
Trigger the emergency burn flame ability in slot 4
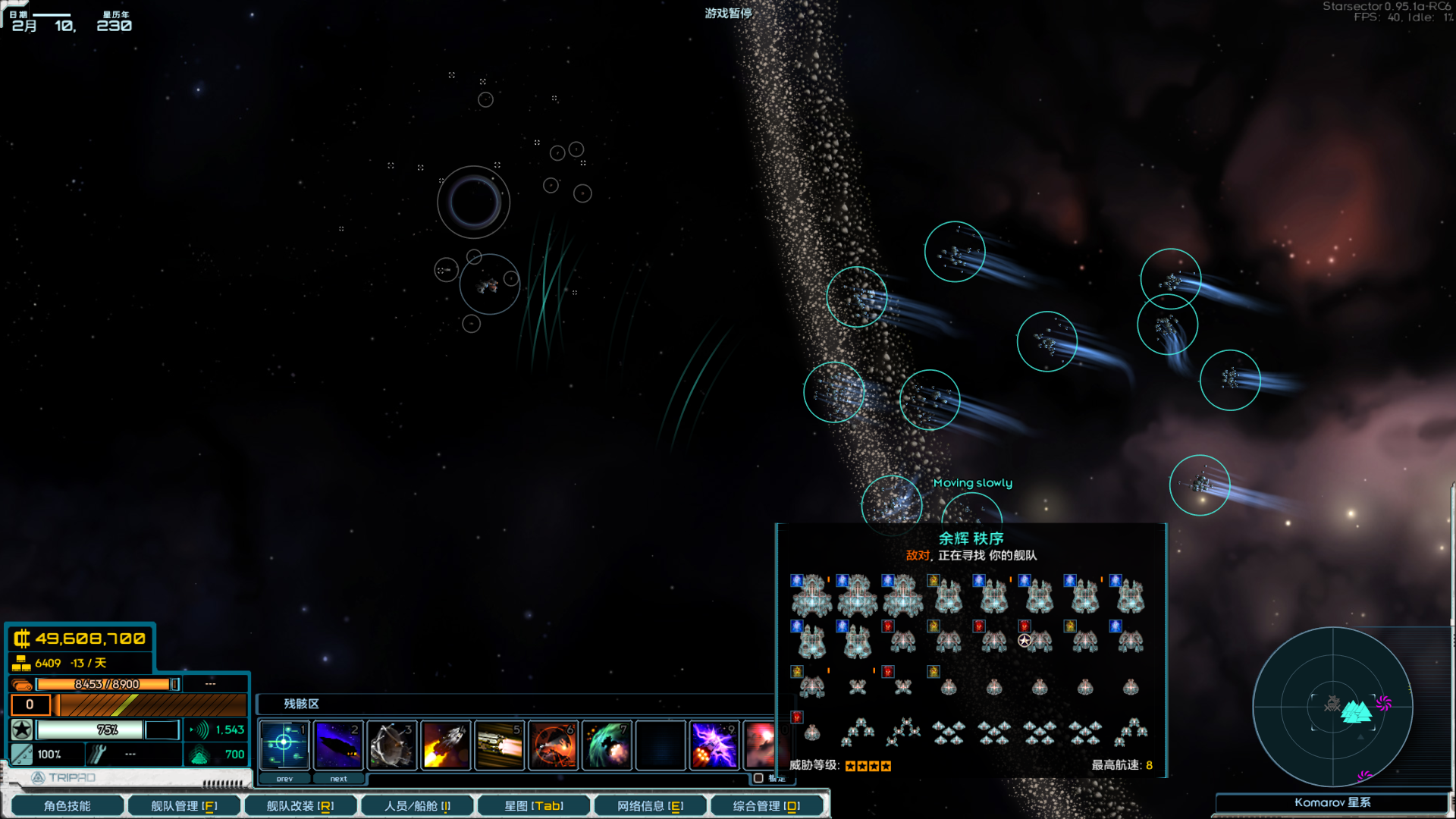tap(446, 745)
